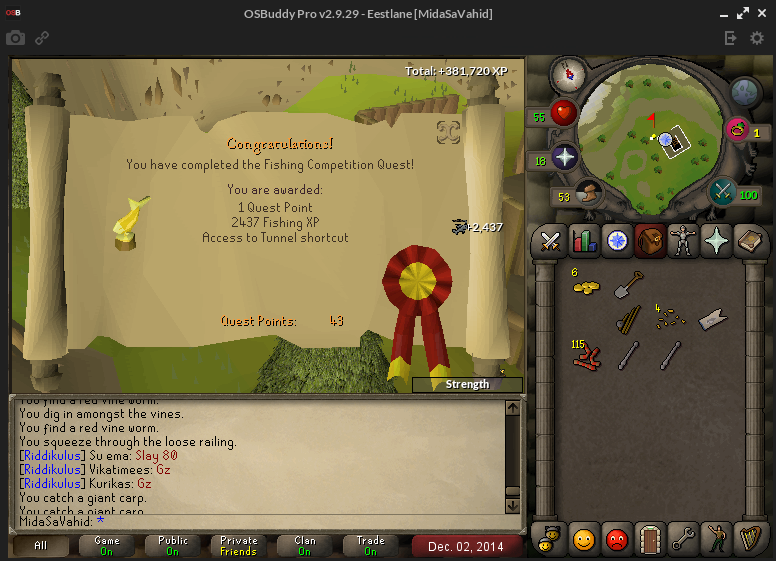The height and width of the screenshot is (561, 776).
Task: Take a screenshot with the camera icon
Action: tap(16, 38)
